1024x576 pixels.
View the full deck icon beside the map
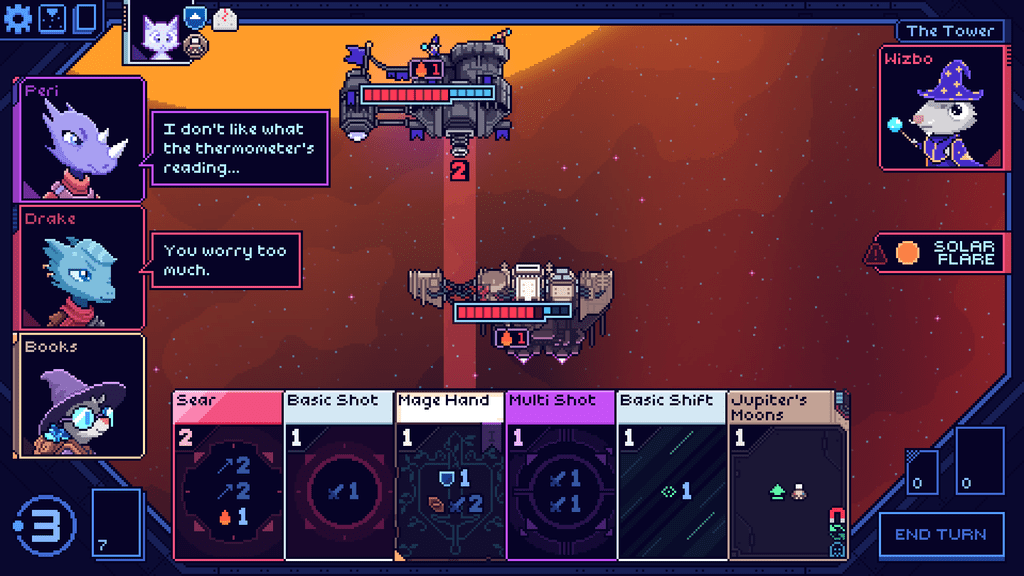tap(86, 17)
